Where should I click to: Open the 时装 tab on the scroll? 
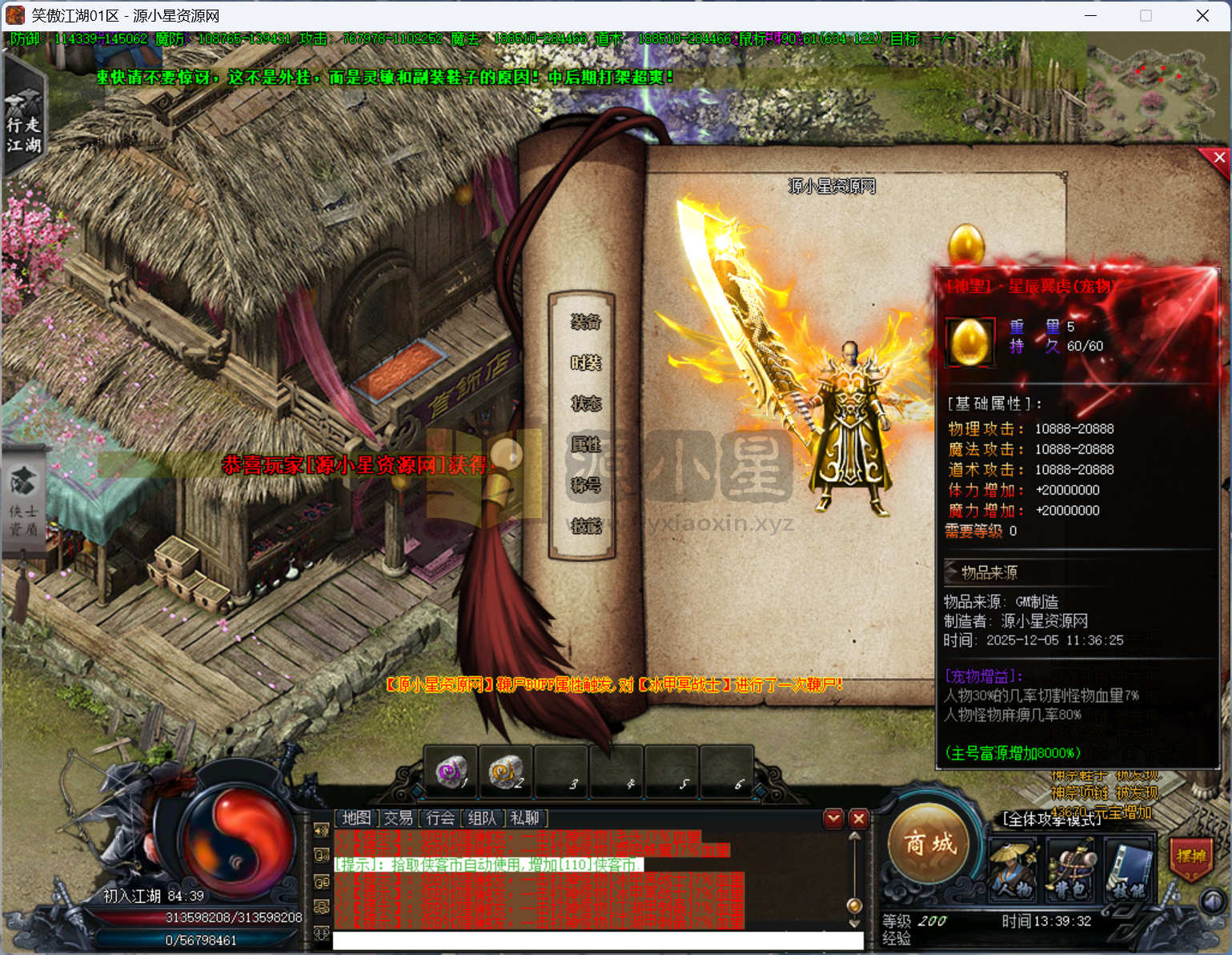585,363
